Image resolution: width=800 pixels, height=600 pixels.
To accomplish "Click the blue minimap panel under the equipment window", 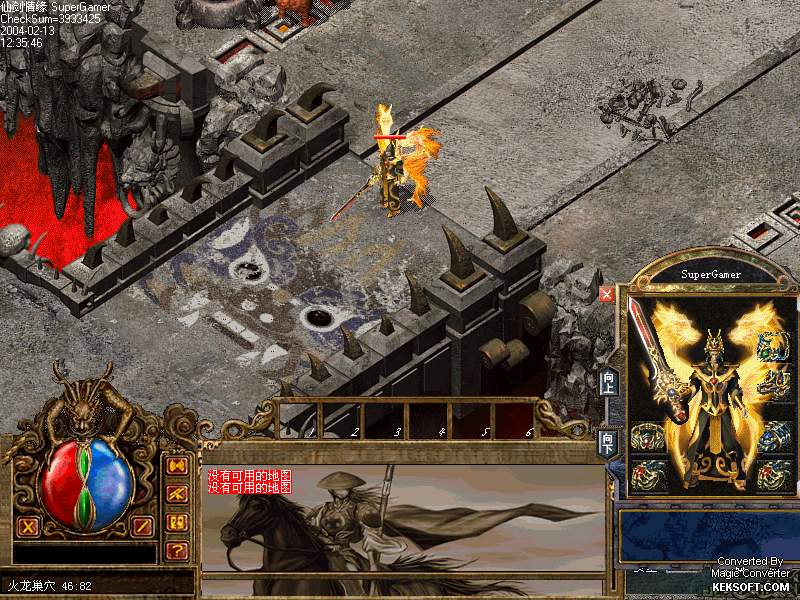I will pyautogui.click(x=708, y=535).
